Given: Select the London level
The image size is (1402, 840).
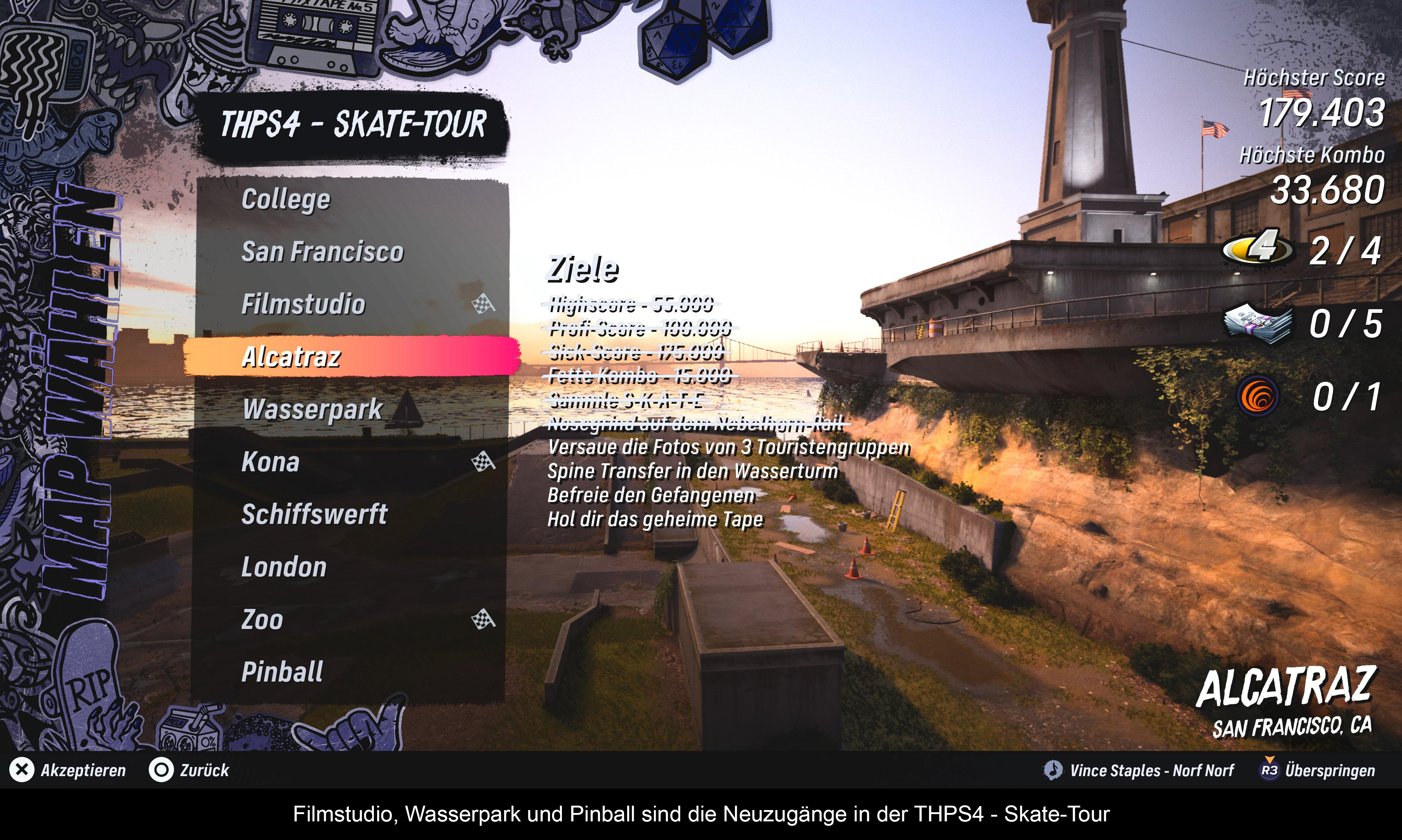Looking at the screenshot, I should tap(284, 567).
